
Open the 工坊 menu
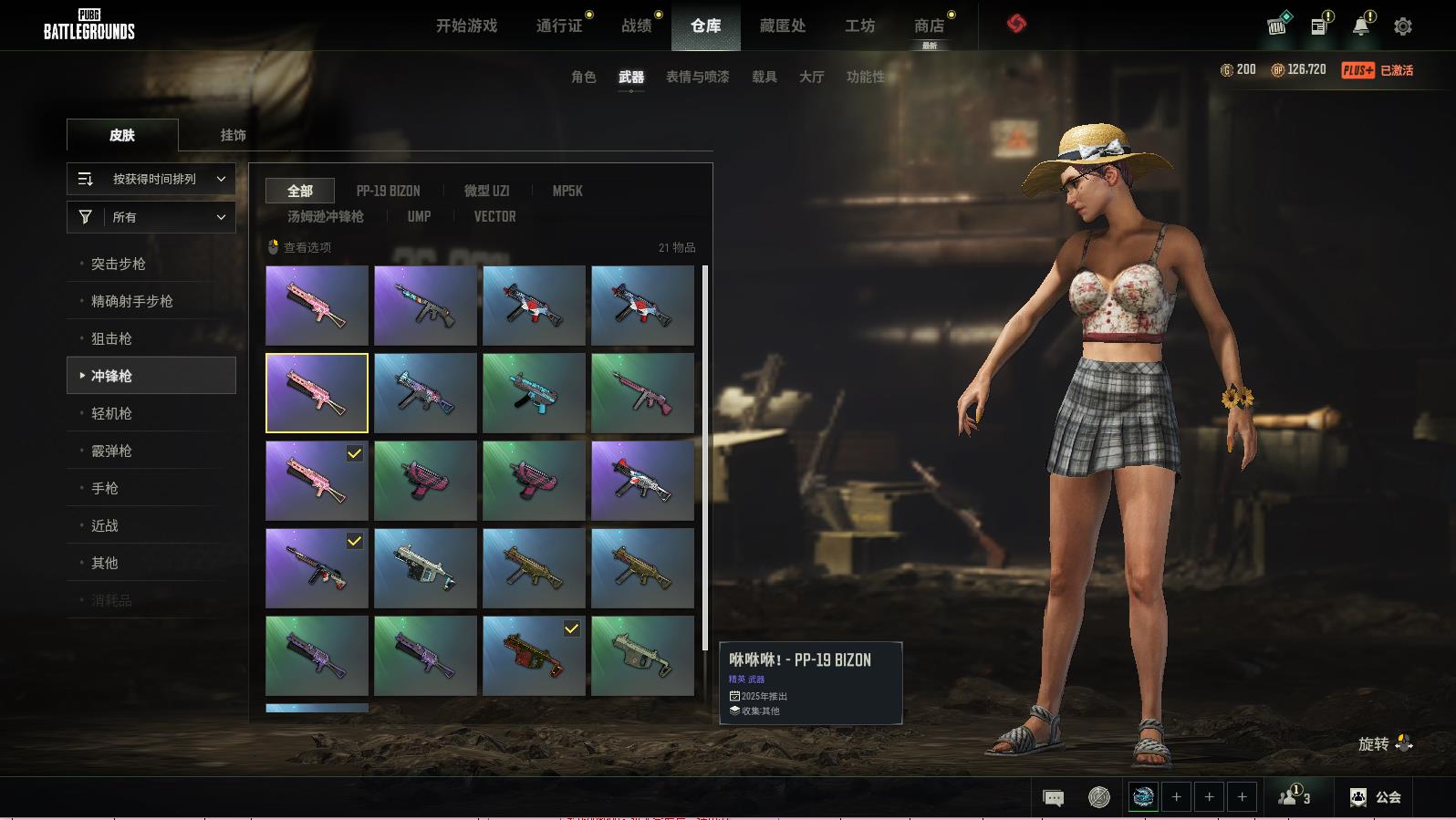(x=859, y=26)
